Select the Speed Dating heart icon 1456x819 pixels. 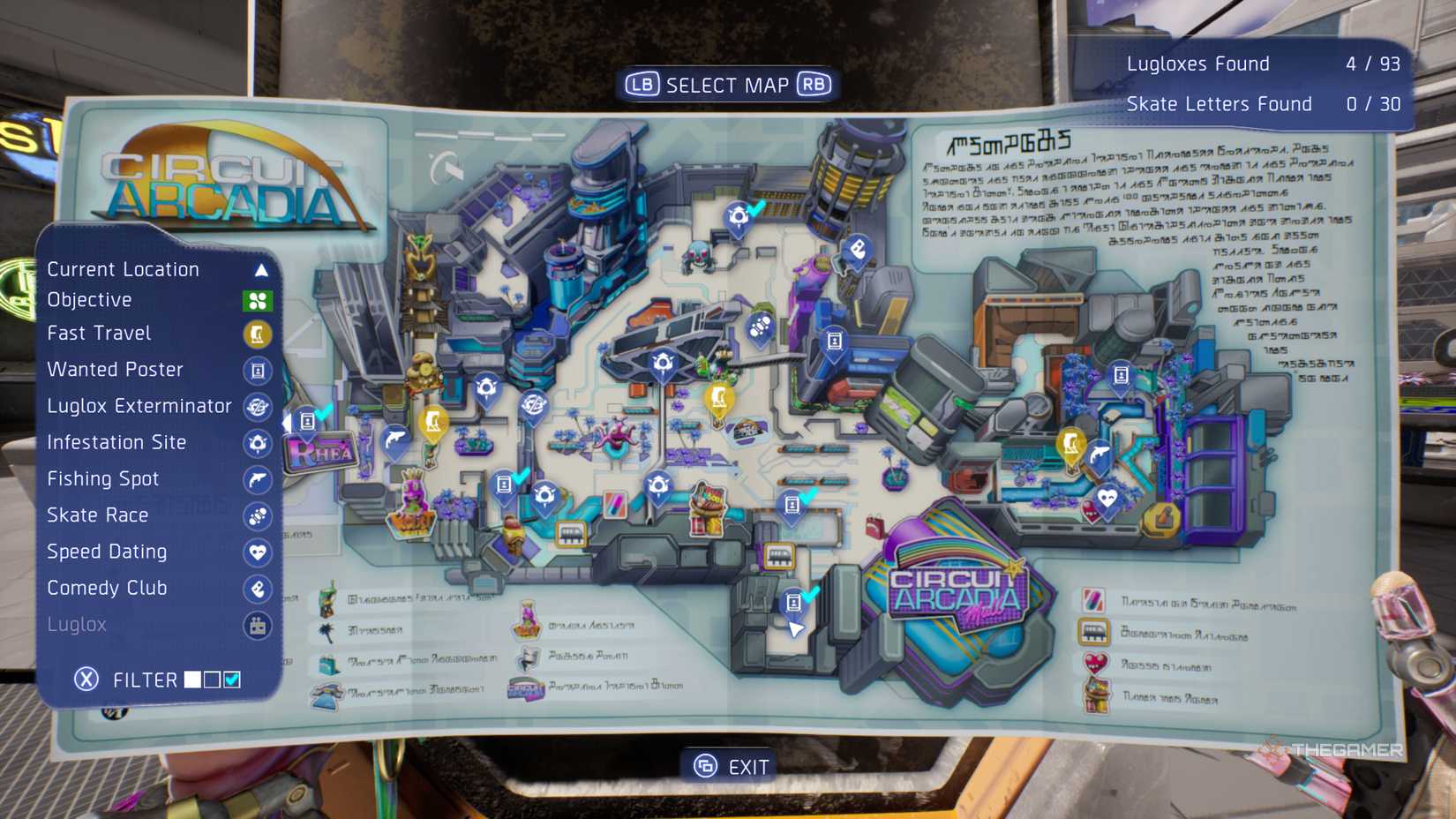(259, 552)
